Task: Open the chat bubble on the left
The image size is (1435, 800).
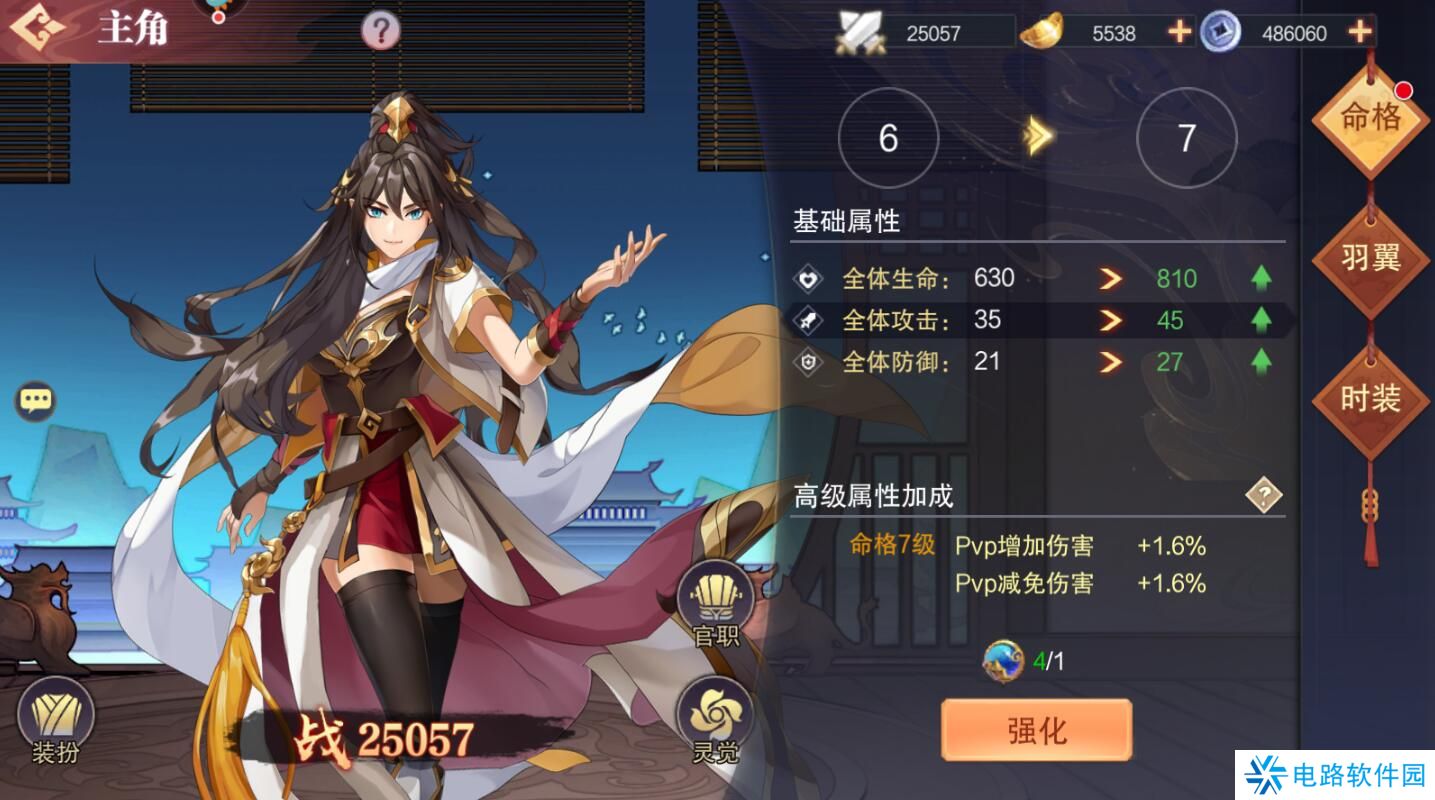Action: click(x=37, y=401)
